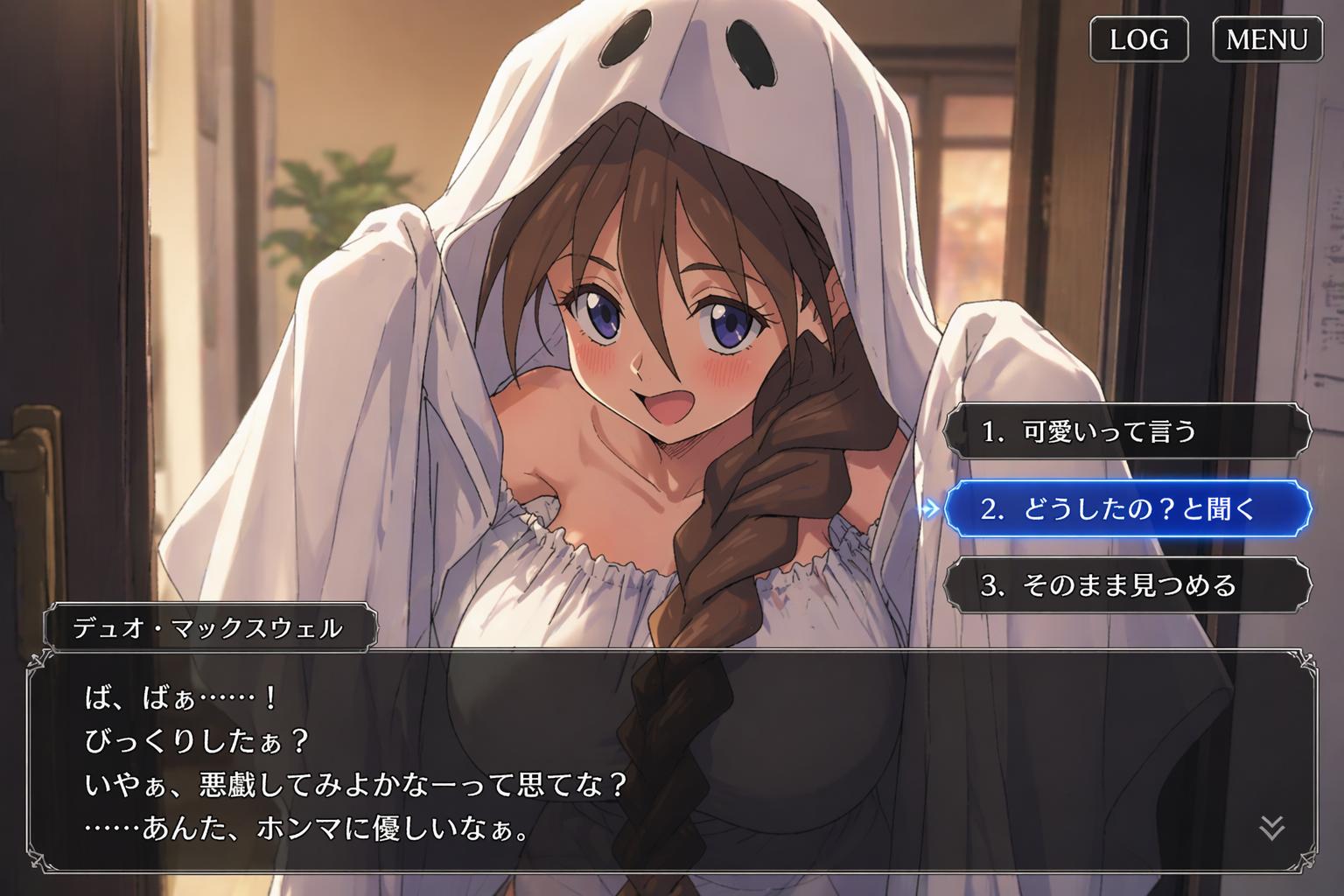Pick option 3 そのまま見つめる

pos(1127,584)
